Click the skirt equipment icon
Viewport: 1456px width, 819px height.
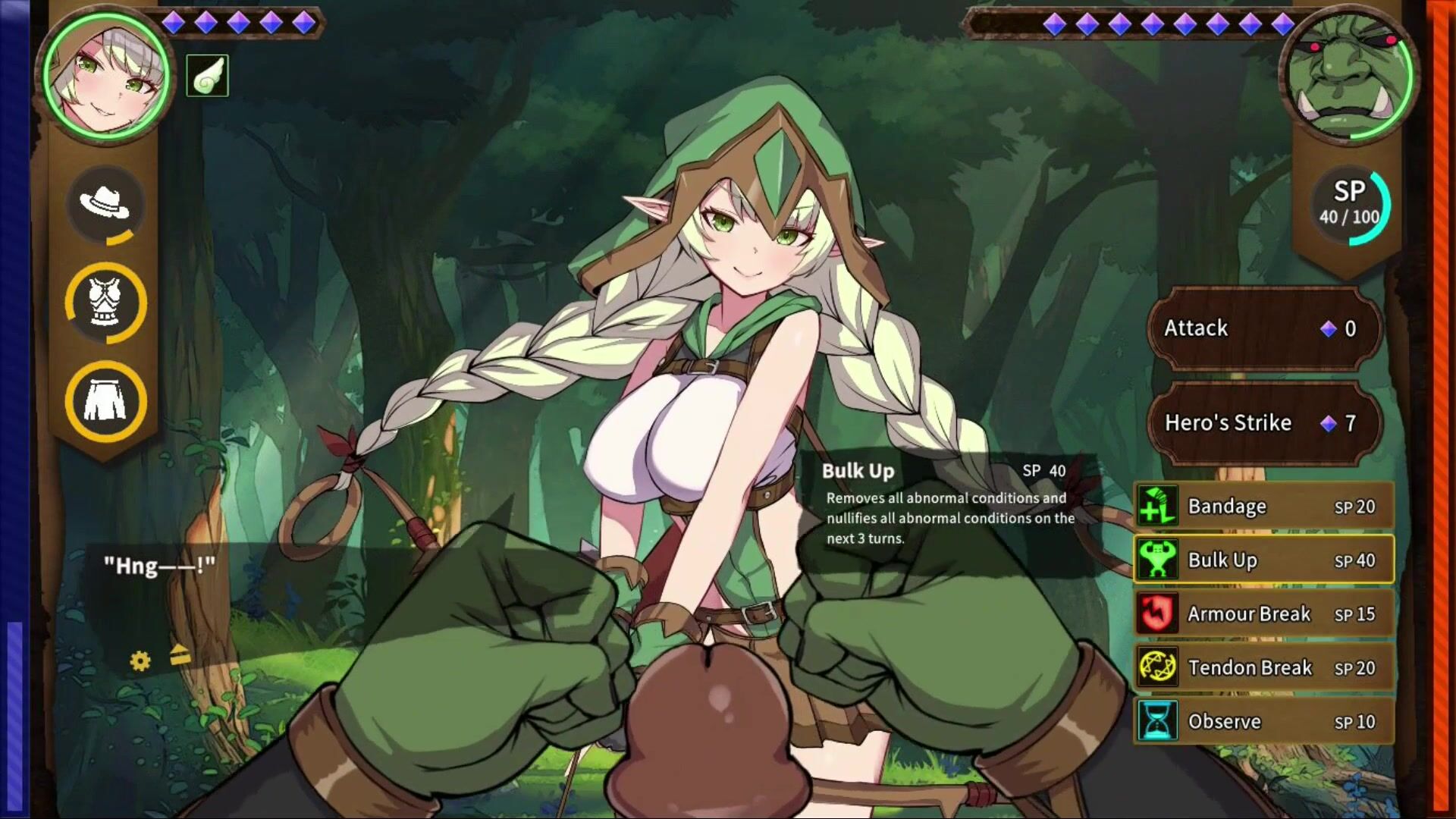point(105,402)
